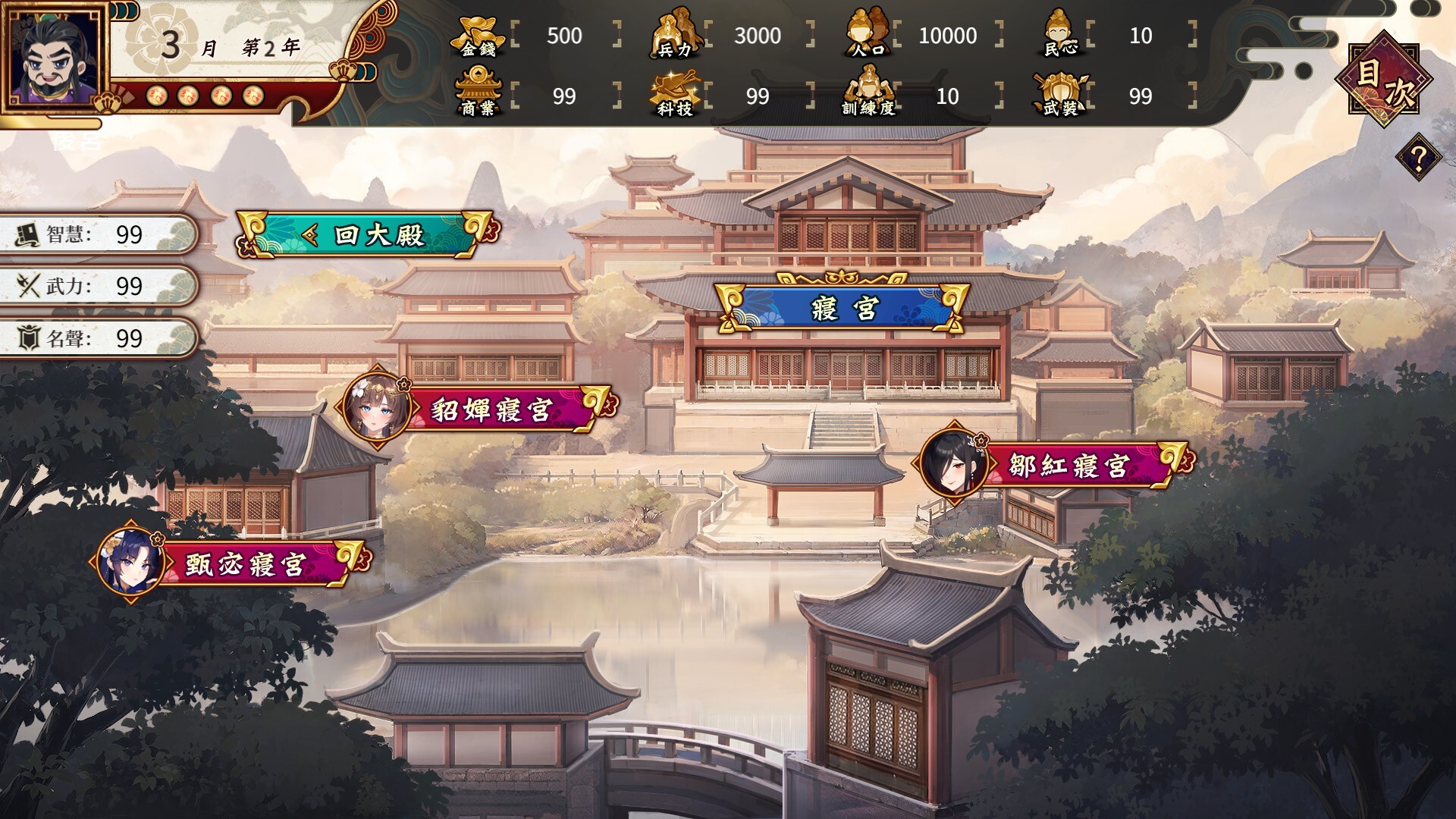
Task: Click the 智慧 wisdom stat icon
Action: [x=27, y=234]
